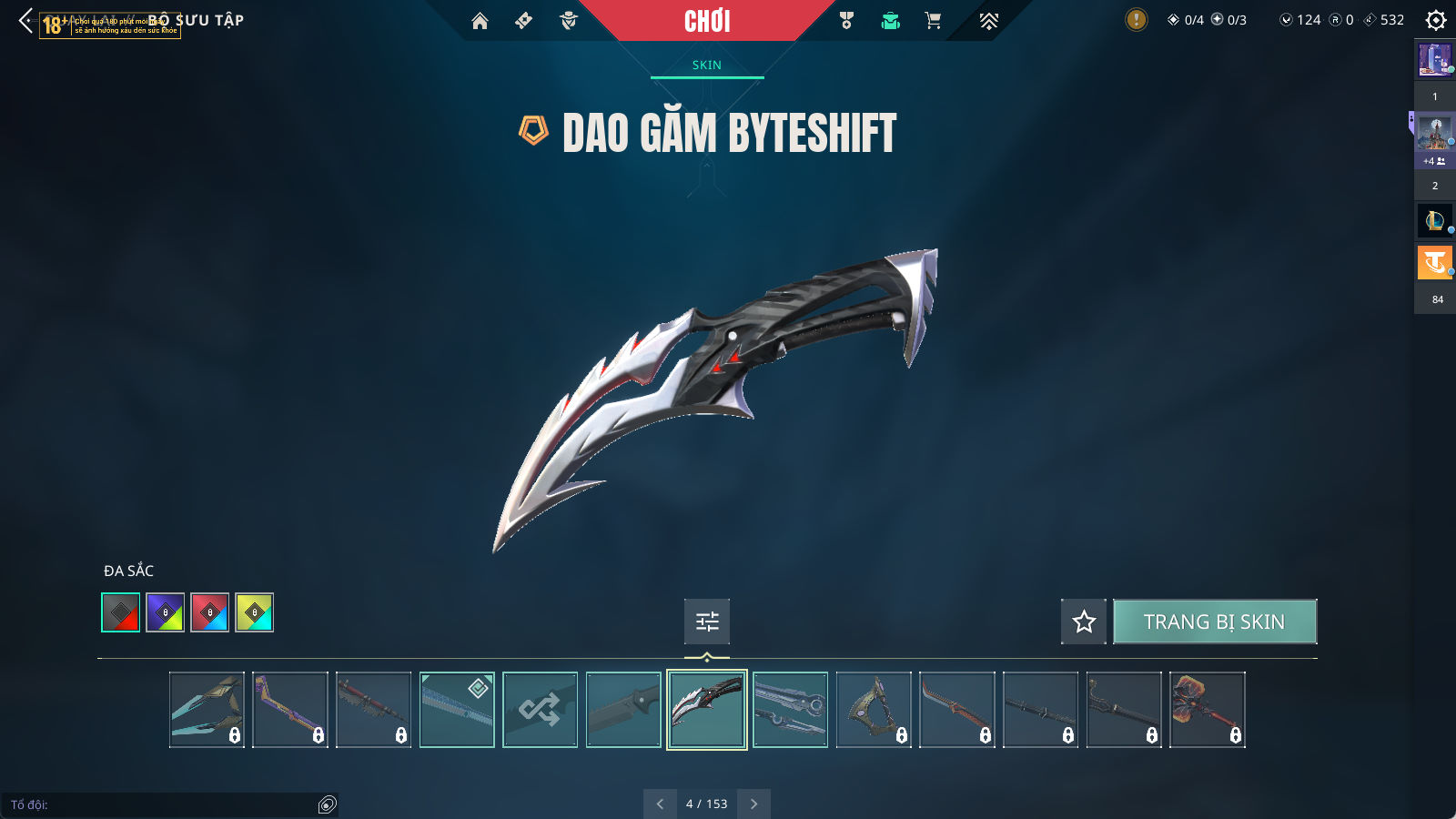This screenshot has width=1456, height=819.
Task: Open the filter sliders button
Action: (707, 622)
